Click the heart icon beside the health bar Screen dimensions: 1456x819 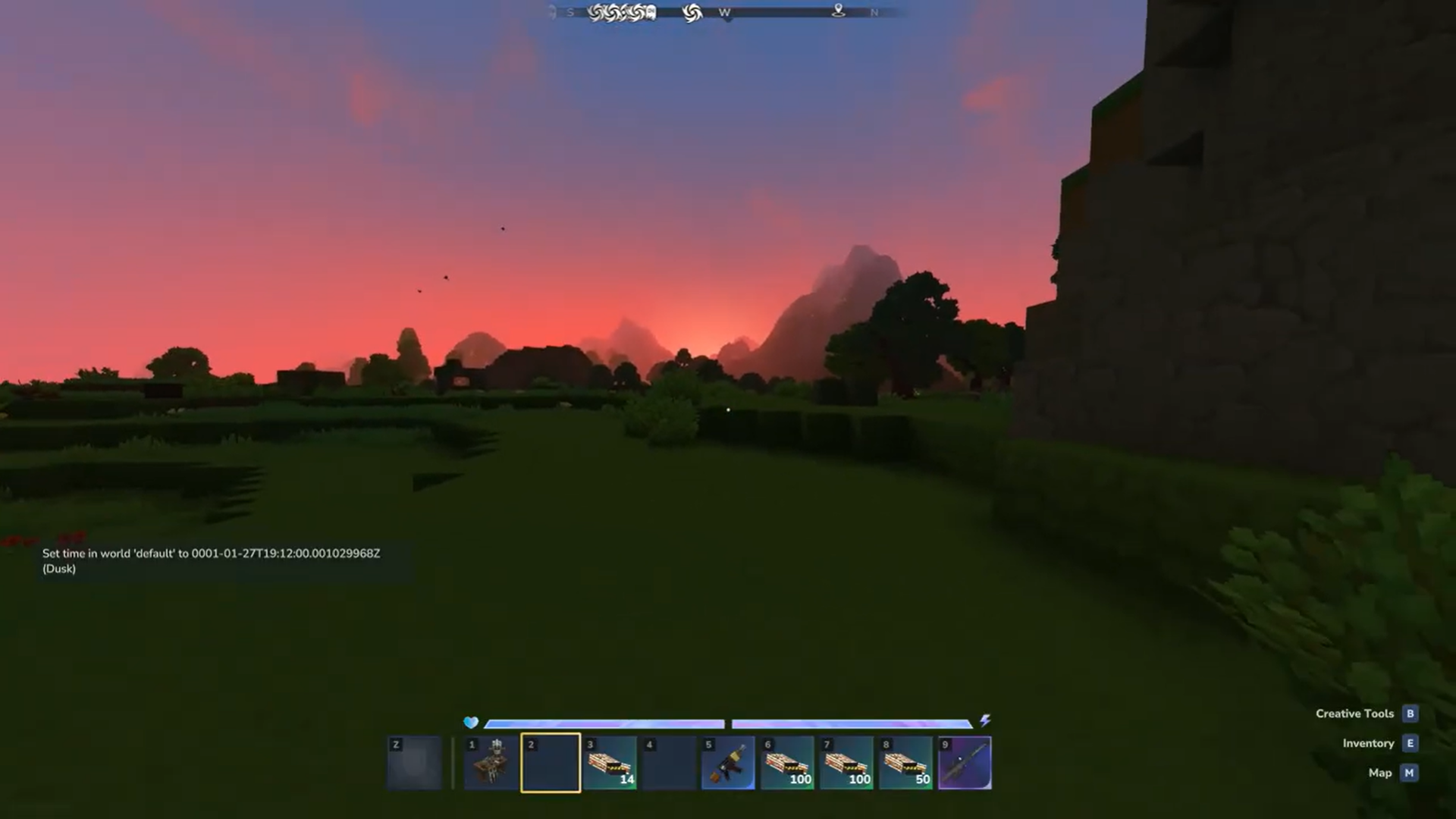[470, 723]
